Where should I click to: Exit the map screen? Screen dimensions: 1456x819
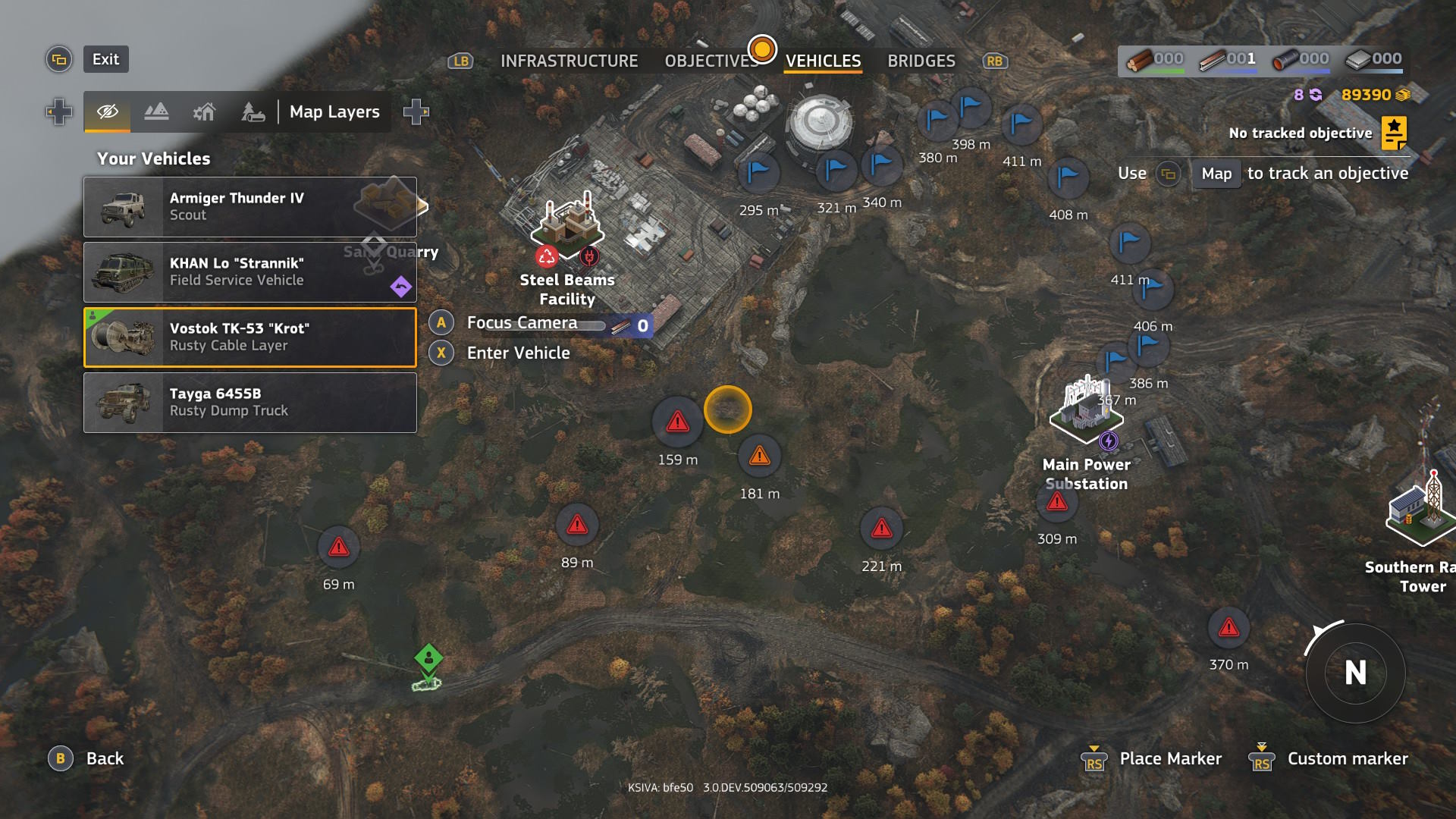pos(105,59)
